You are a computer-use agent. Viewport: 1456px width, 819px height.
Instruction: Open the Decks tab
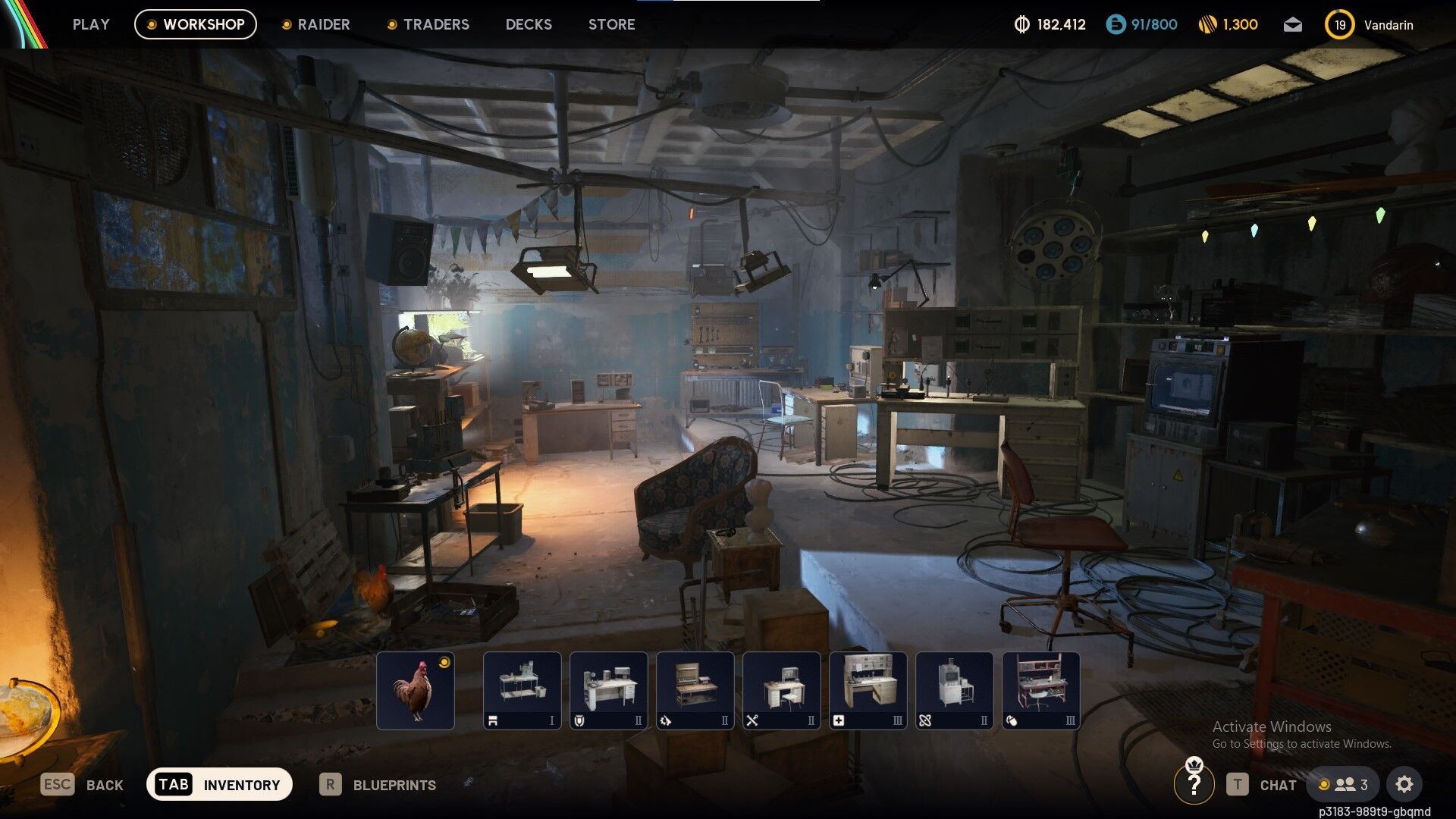coord(529,24)
